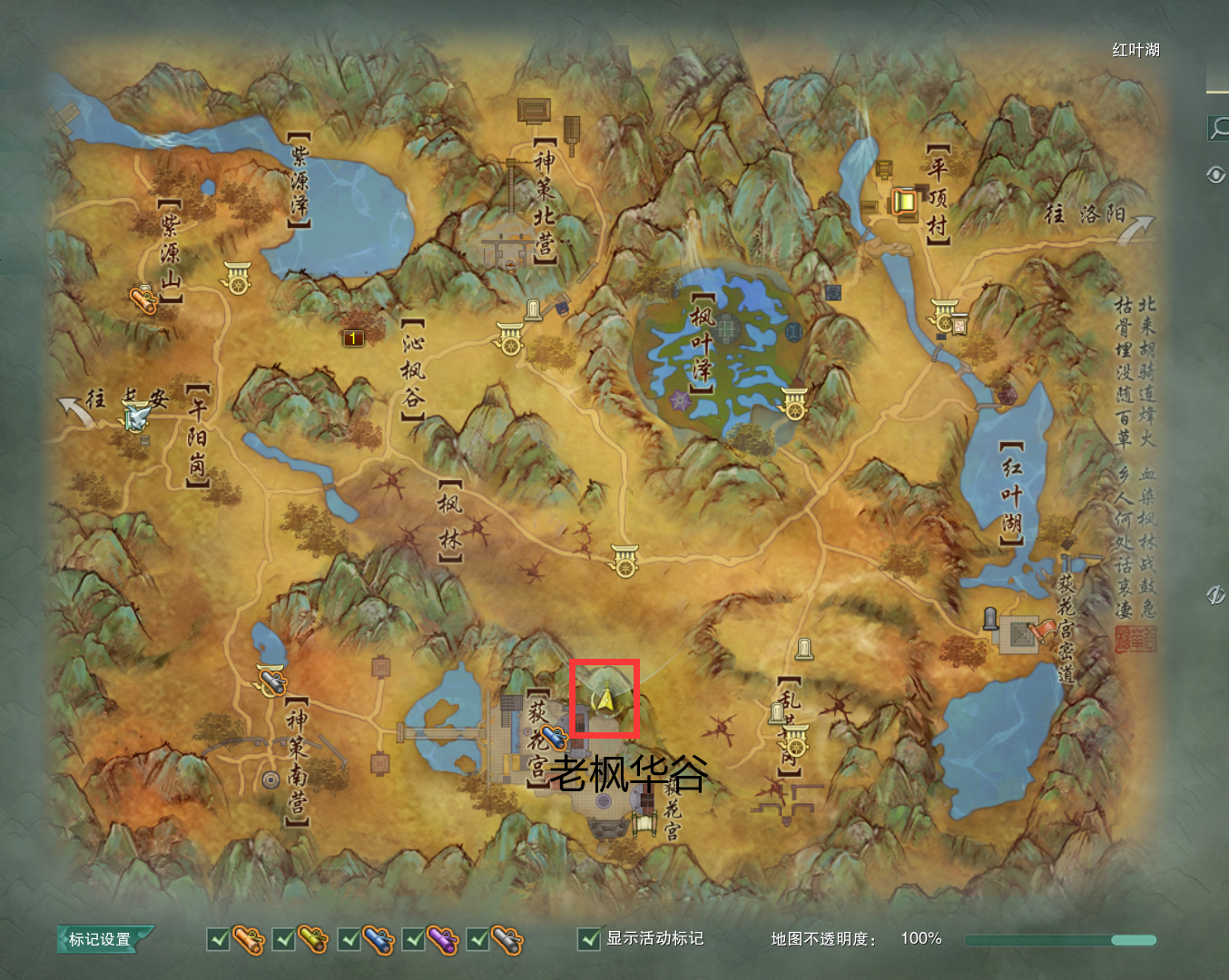The width and height of the screenshot is (1229, 980).
Task: Toggle the purple scroll marker checkbox
Action: pos(414,939)
